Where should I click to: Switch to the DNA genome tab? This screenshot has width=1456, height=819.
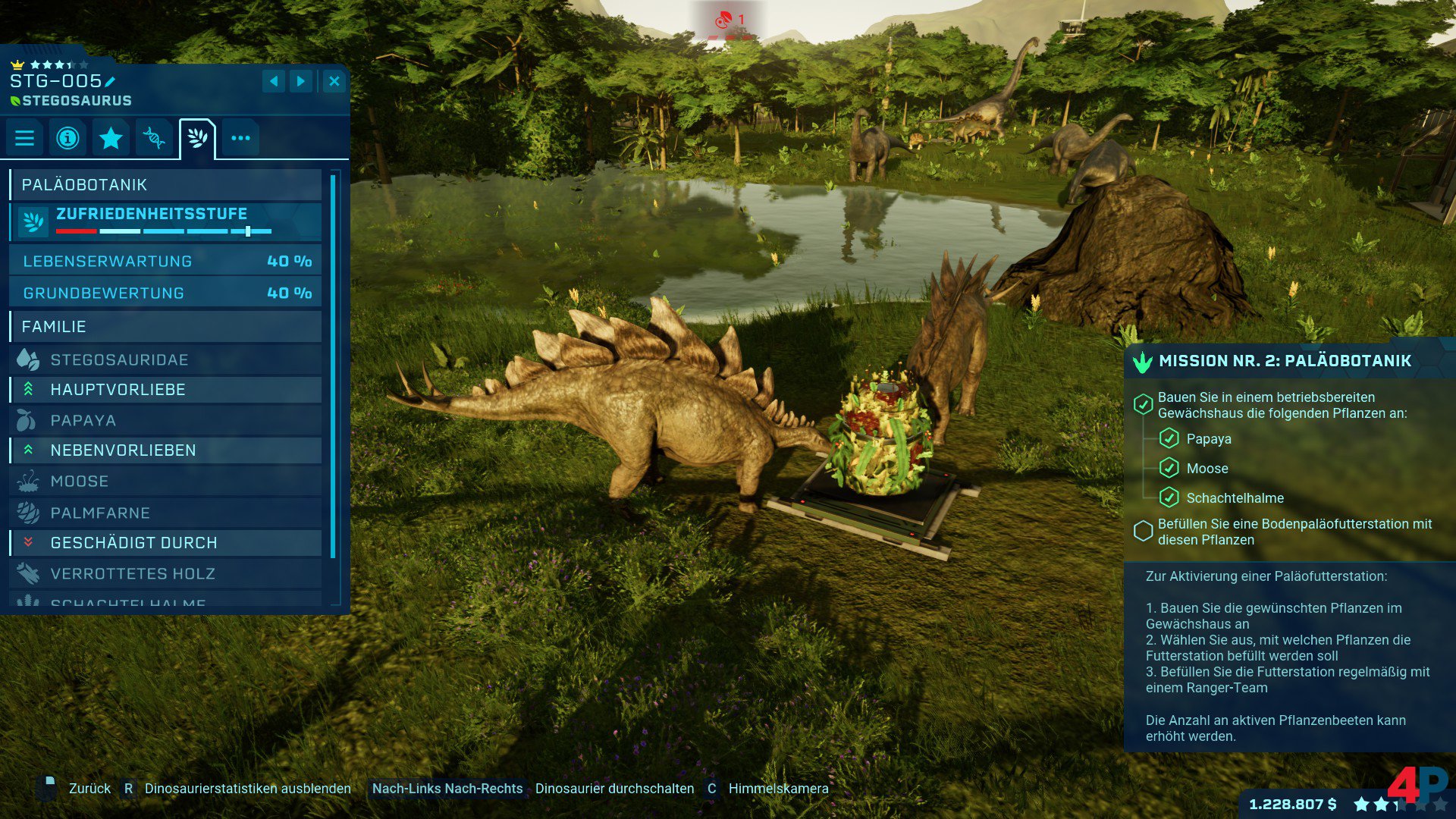(x=154, y=138)
